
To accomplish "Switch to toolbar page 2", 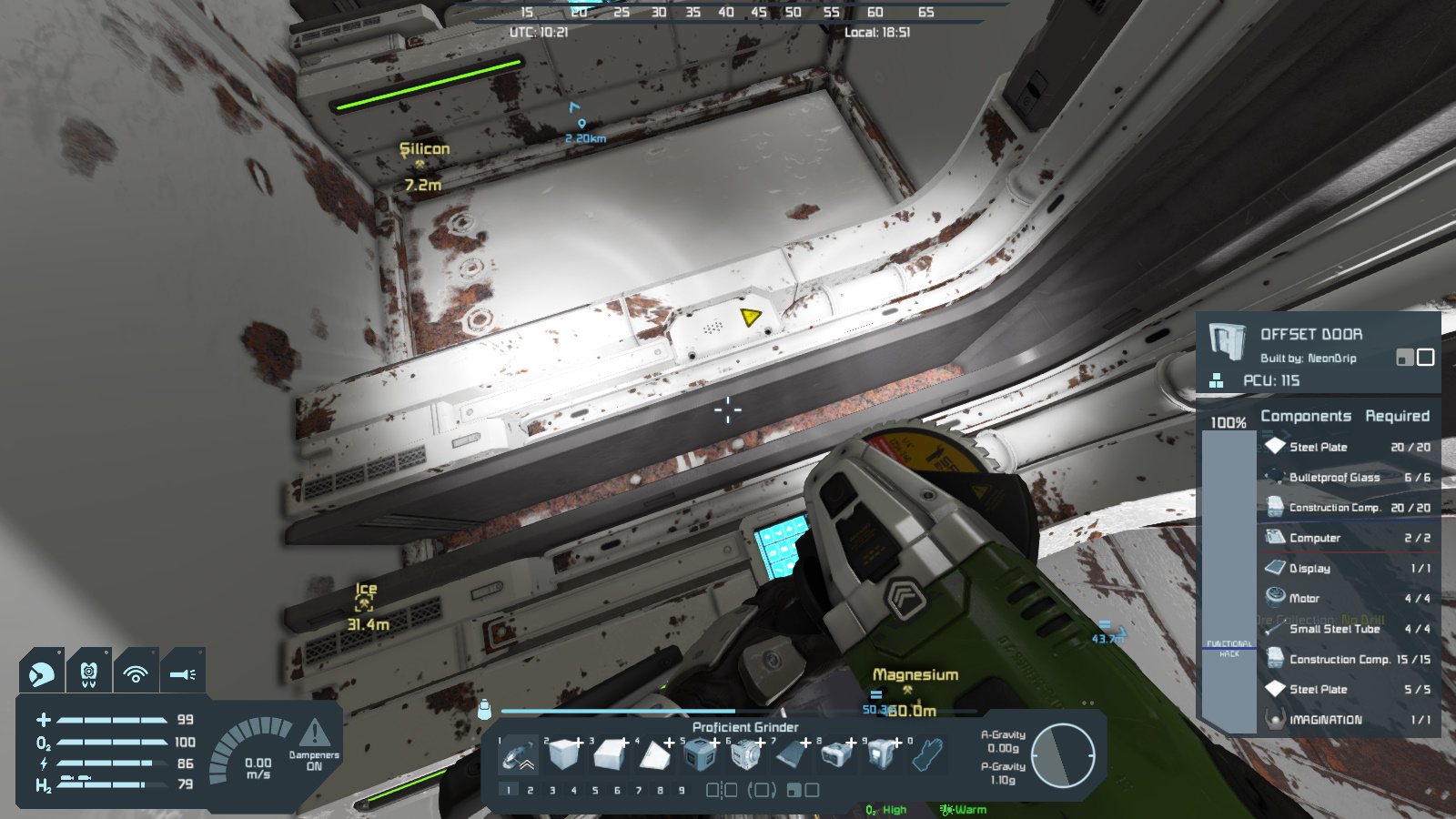I will [531, 791].
